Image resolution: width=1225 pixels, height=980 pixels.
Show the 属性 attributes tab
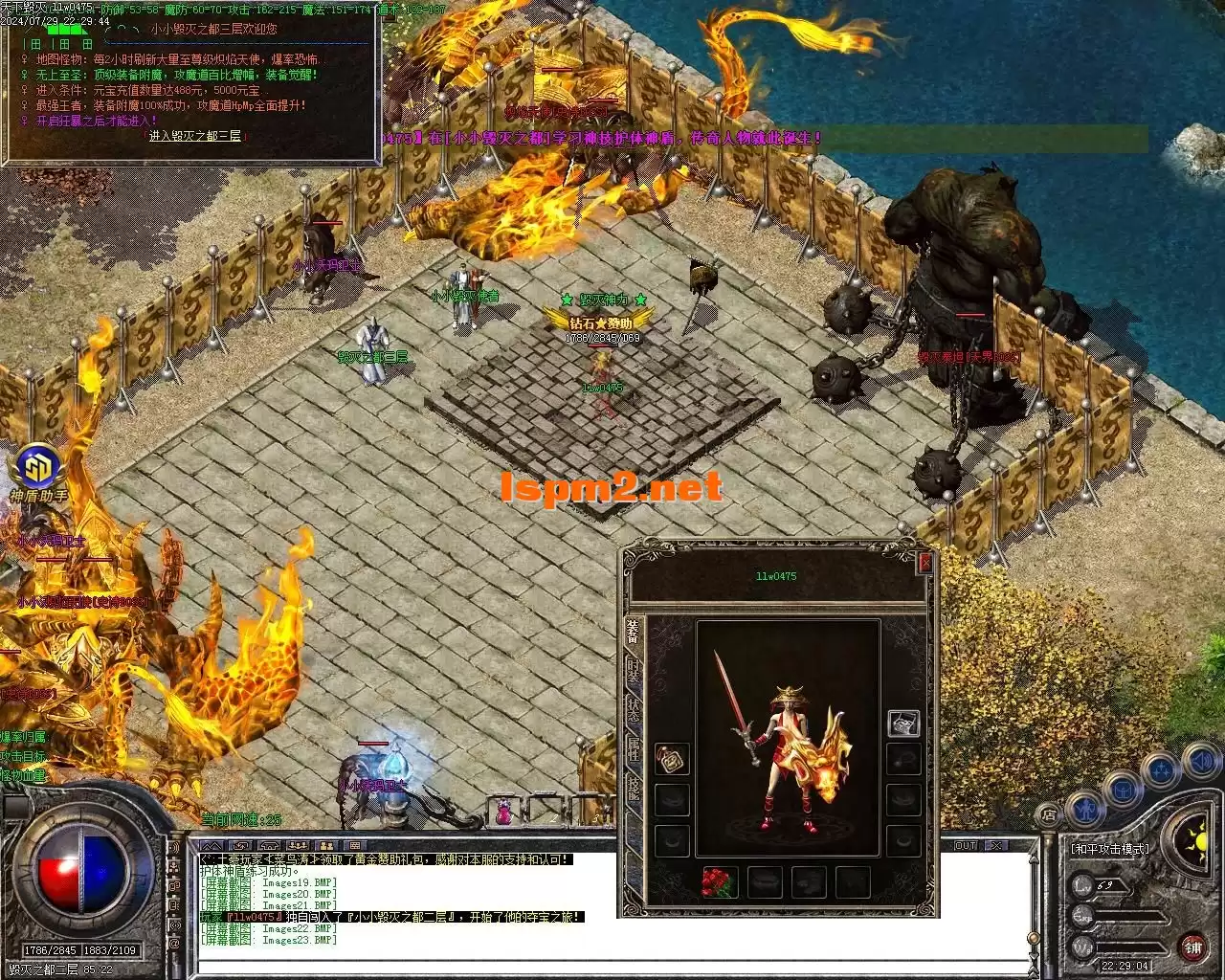coord(633,750)
